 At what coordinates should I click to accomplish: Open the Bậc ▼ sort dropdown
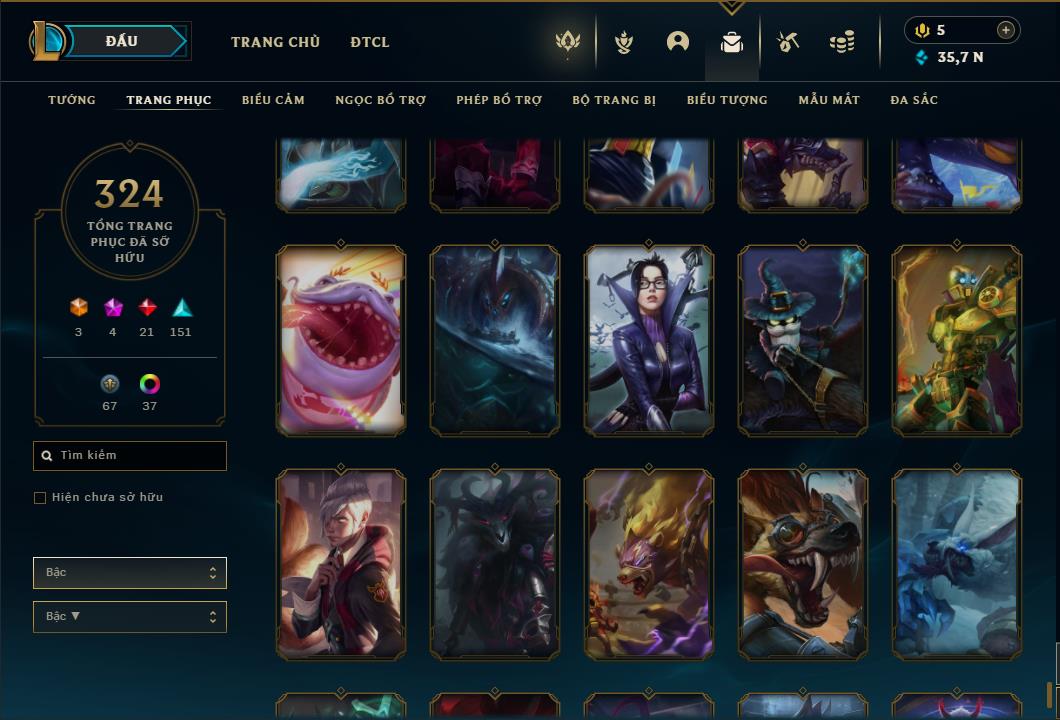pyautogui.click(x=130, y=617)
